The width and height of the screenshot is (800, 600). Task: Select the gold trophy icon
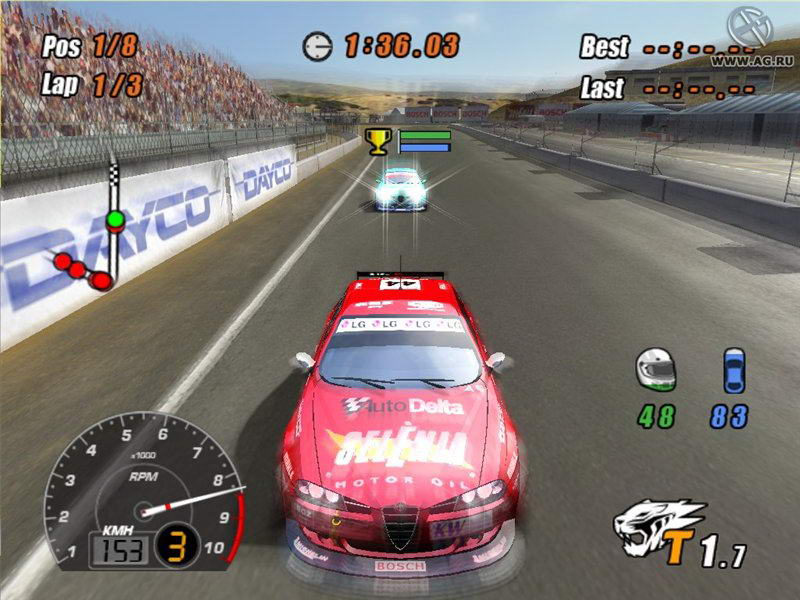pos(378,140)
